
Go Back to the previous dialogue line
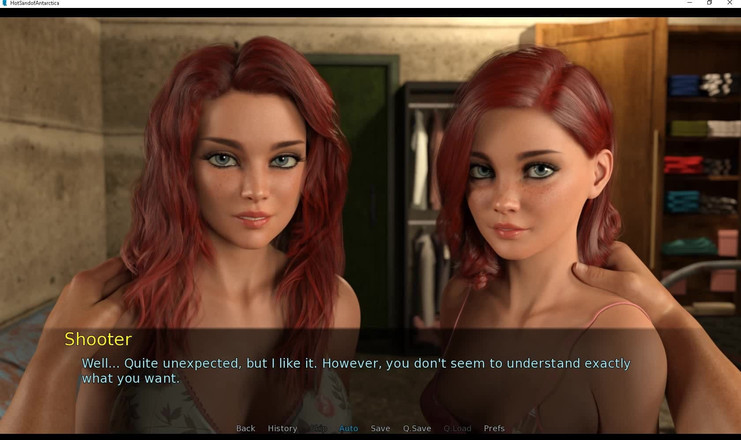[x=245, y=428]
